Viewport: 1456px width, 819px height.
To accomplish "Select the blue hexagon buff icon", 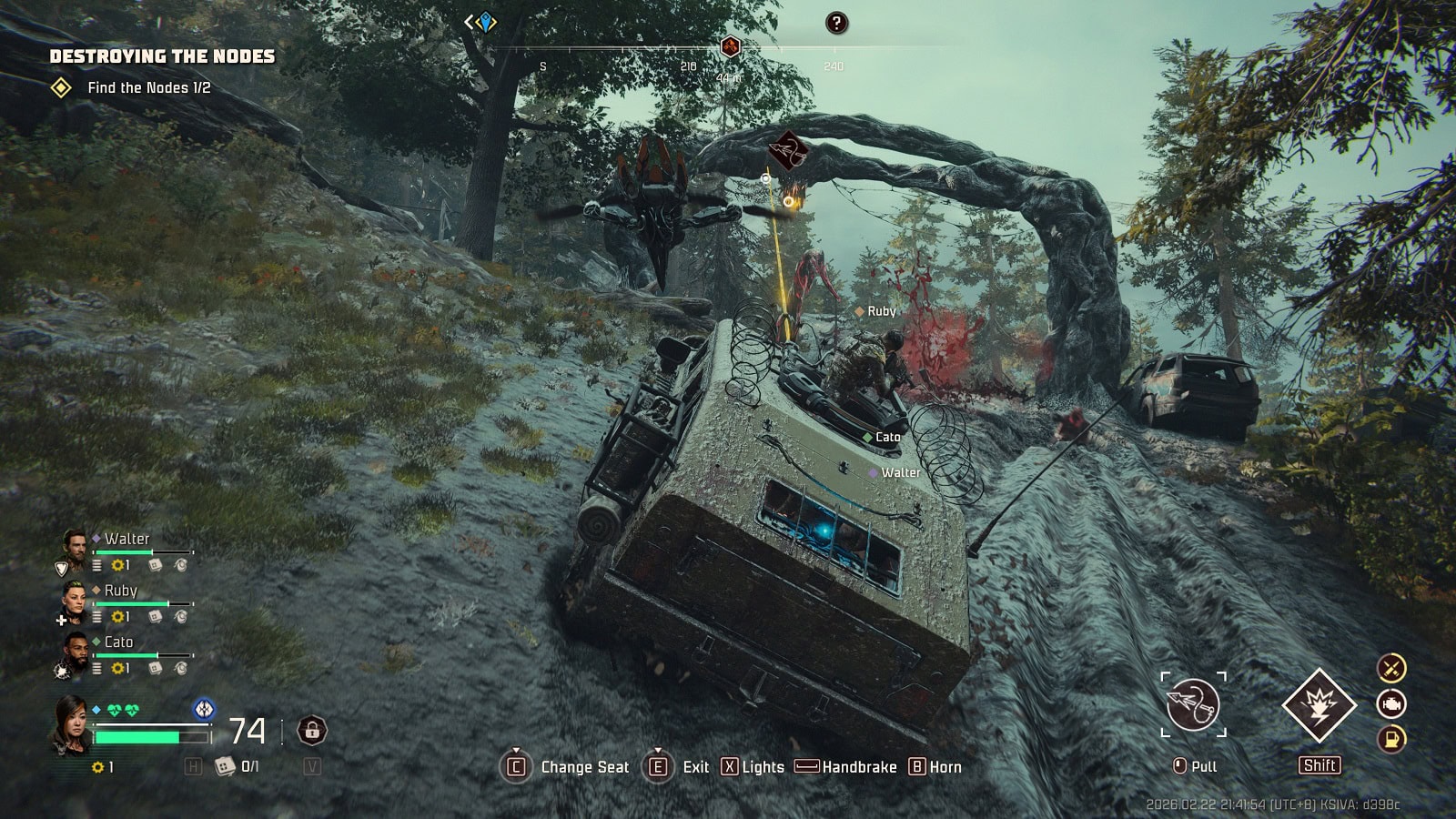I will point(205,708).
